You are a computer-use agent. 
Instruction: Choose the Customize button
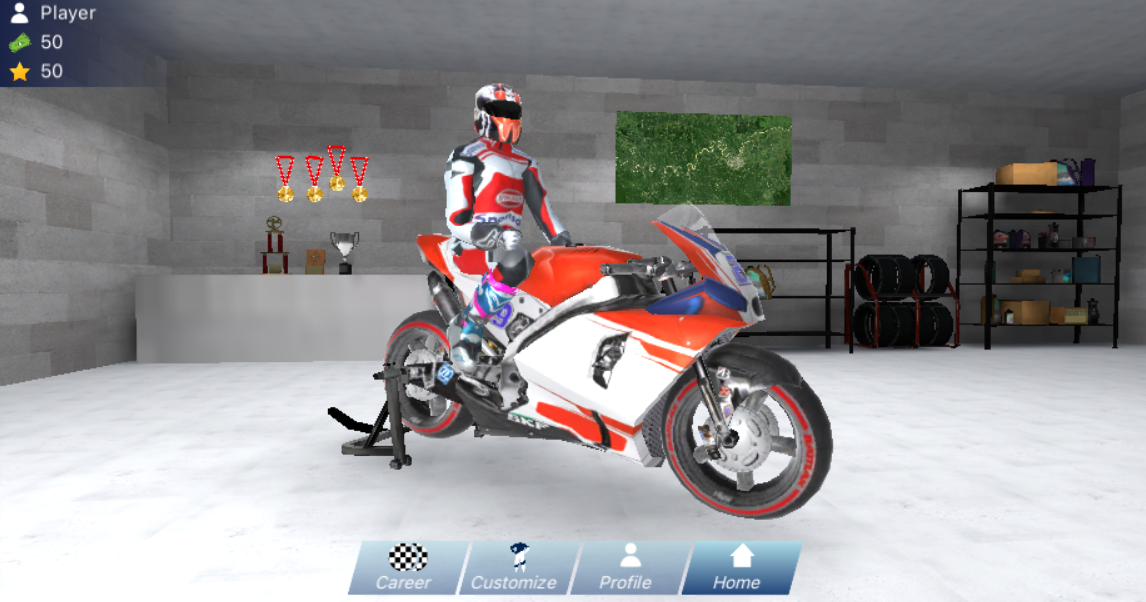(516, 568)
